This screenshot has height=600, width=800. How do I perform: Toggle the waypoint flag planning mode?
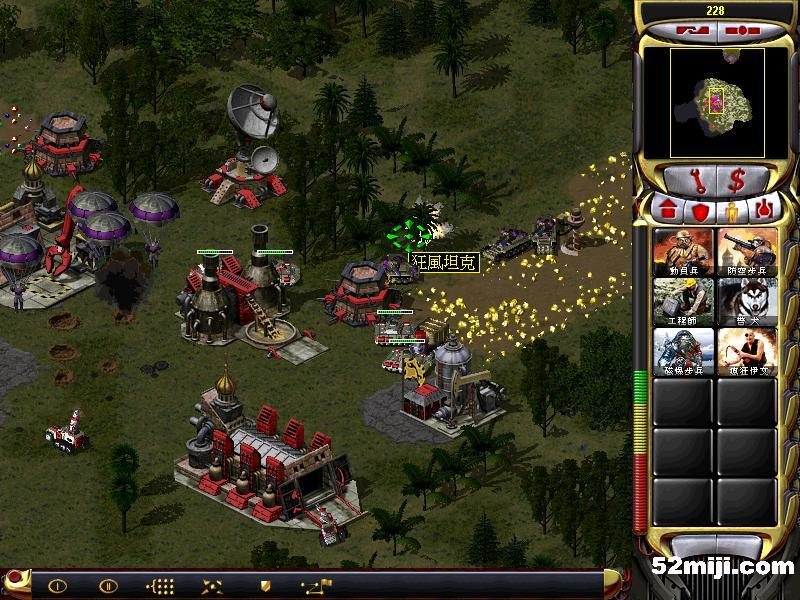point(315,585)
